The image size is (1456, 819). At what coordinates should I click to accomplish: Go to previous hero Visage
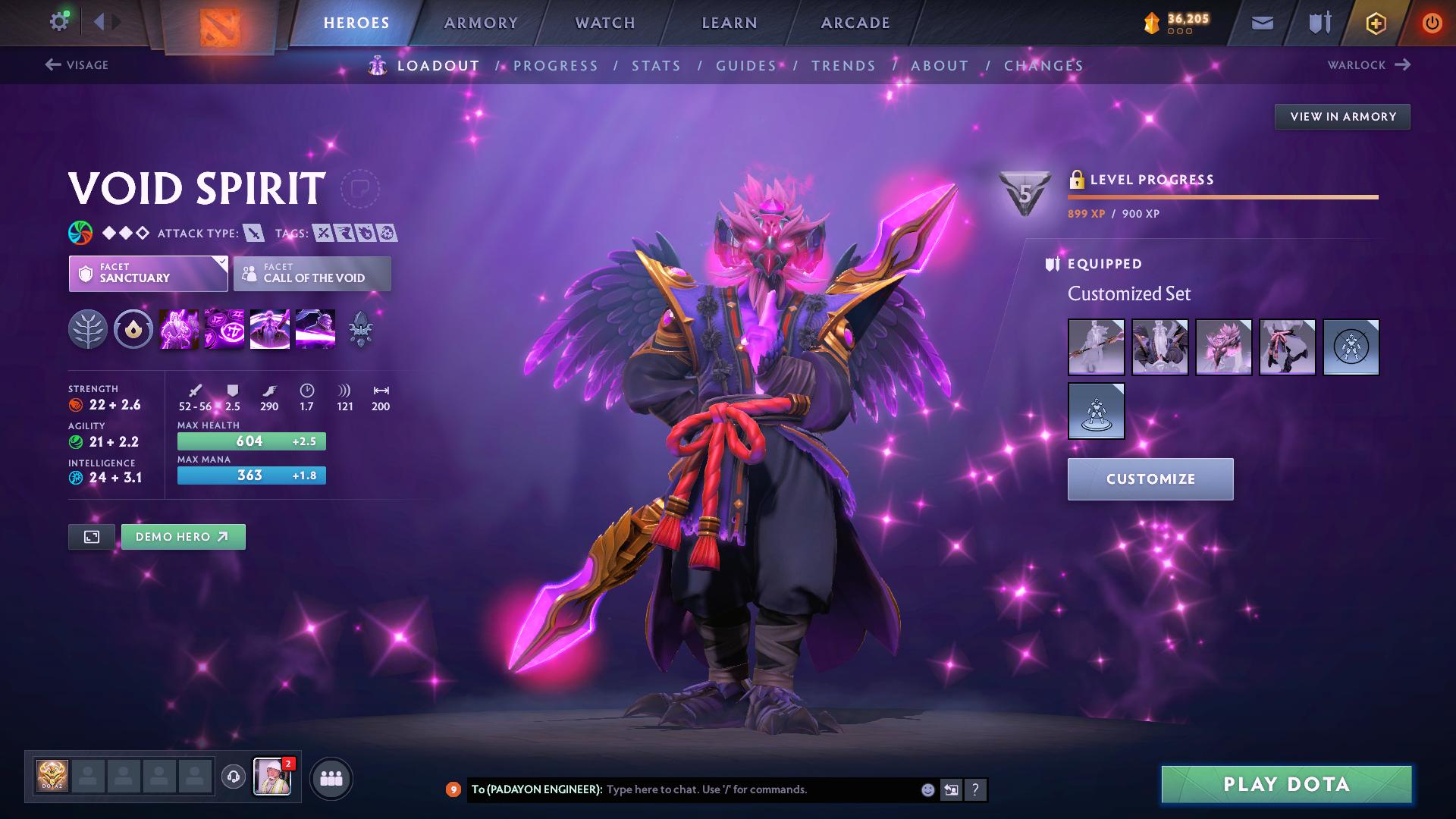pyautogui.click(x=77, y=65)
